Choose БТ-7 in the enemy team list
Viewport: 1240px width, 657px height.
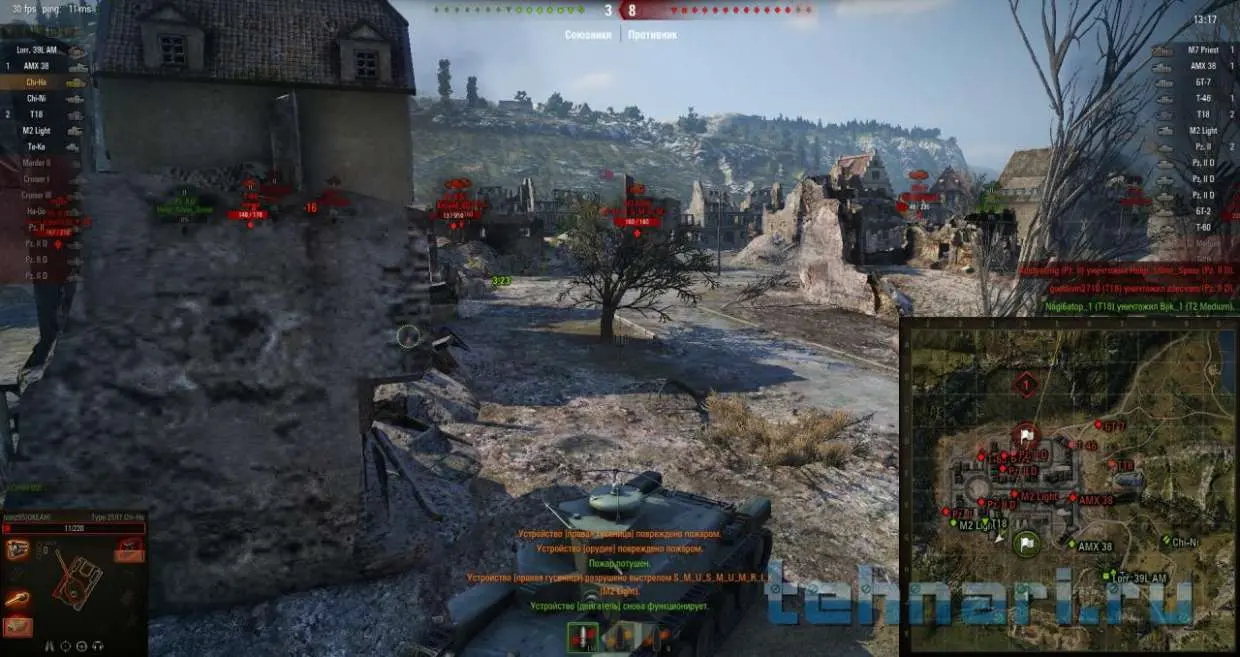(1203, 83)
